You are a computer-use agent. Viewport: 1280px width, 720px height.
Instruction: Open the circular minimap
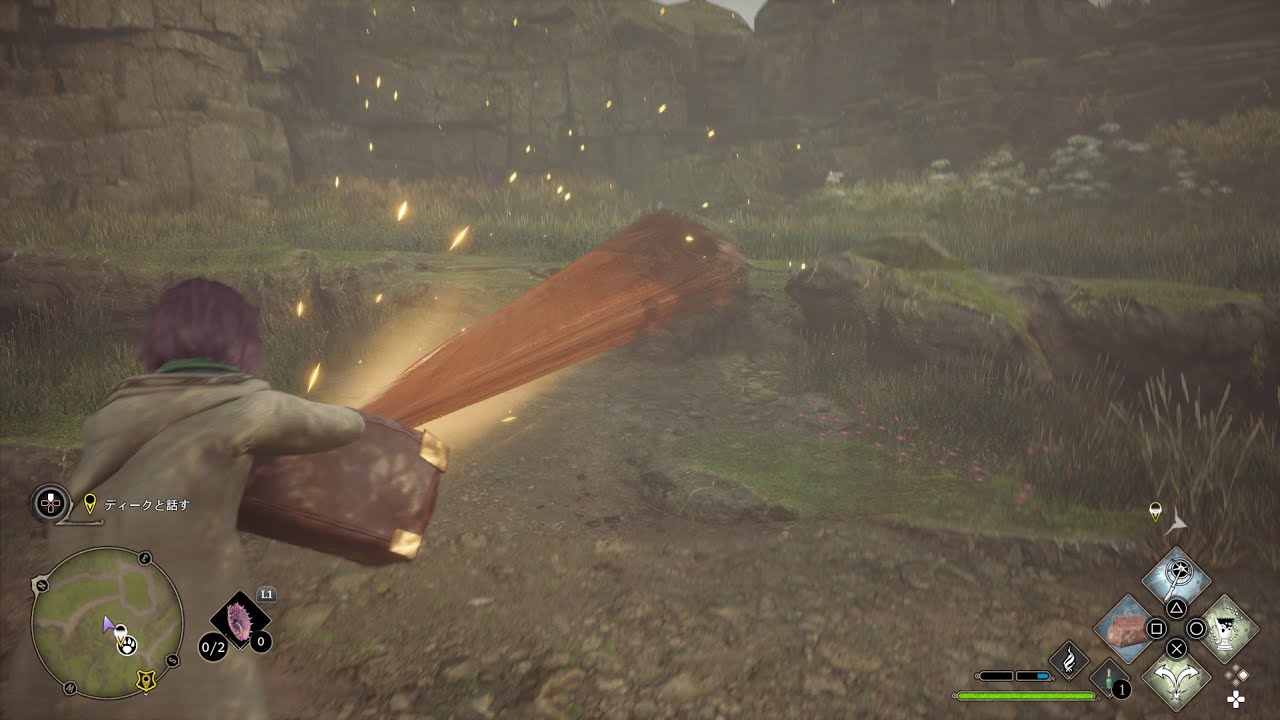coord(107,622)
